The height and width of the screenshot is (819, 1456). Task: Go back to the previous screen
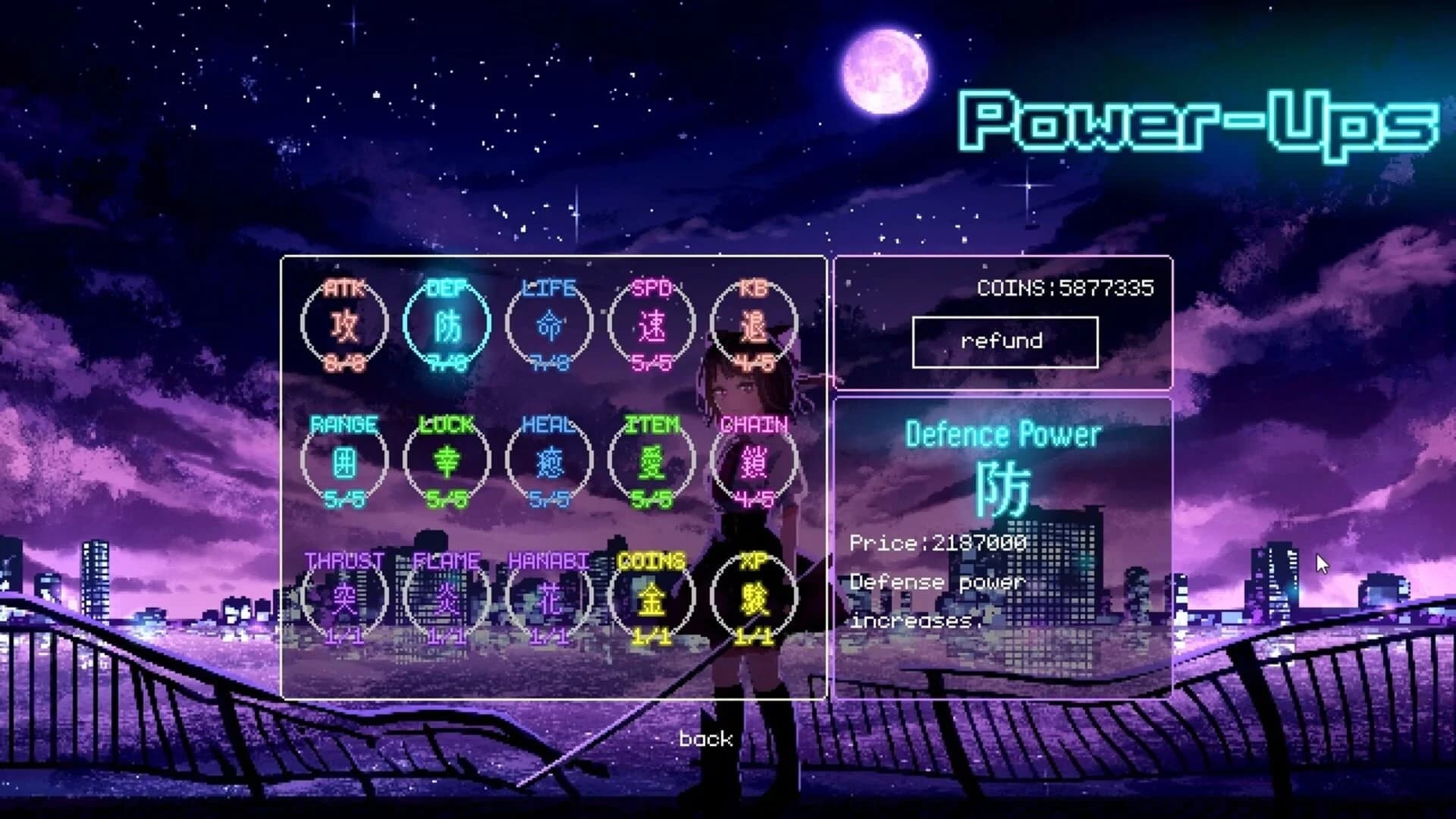pos(705,737)
